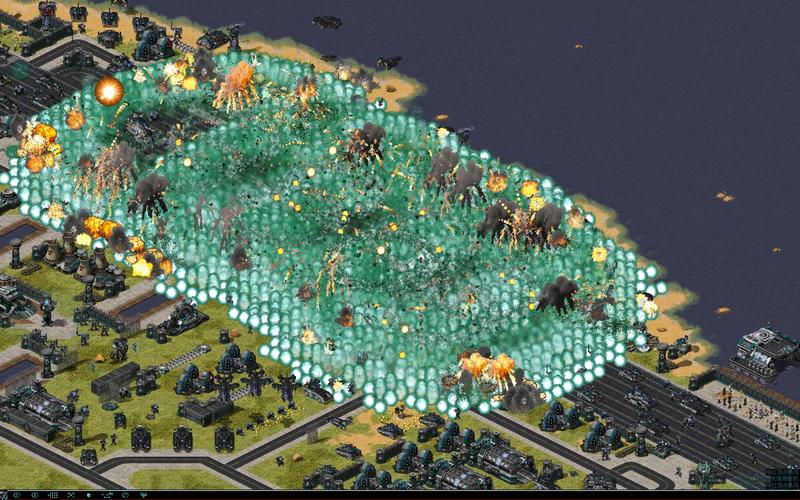Activate the crossed-arrows scatter icon

click(x=71, y=495)
